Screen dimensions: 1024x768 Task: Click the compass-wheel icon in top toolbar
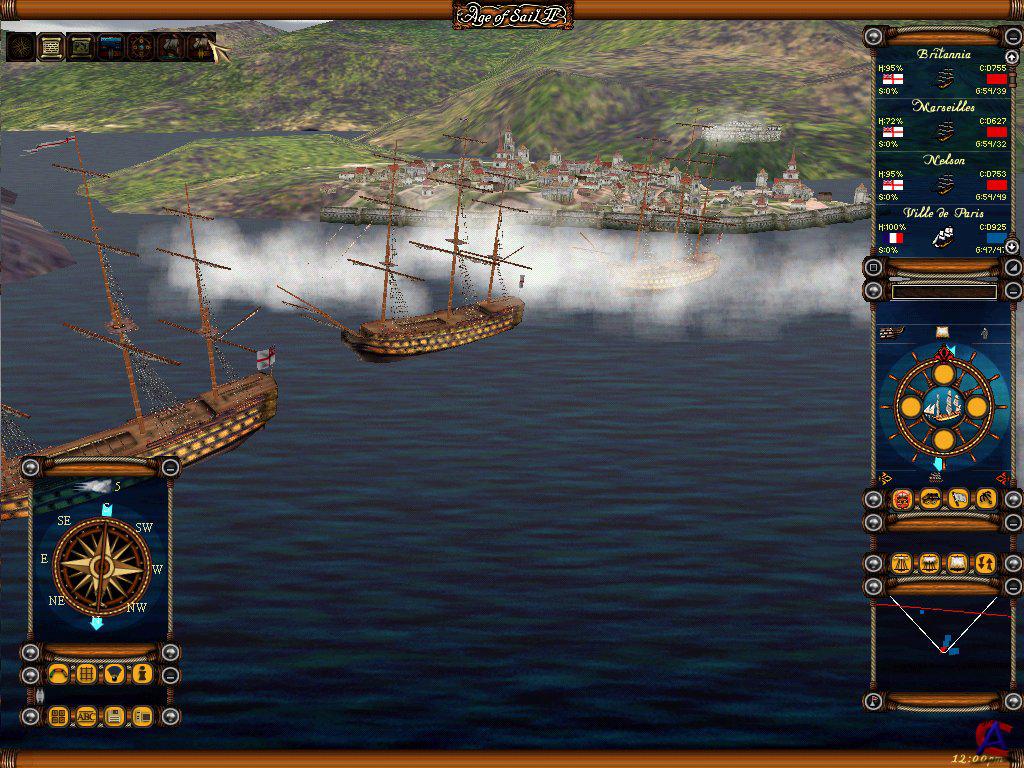click(x=141, y=46)
